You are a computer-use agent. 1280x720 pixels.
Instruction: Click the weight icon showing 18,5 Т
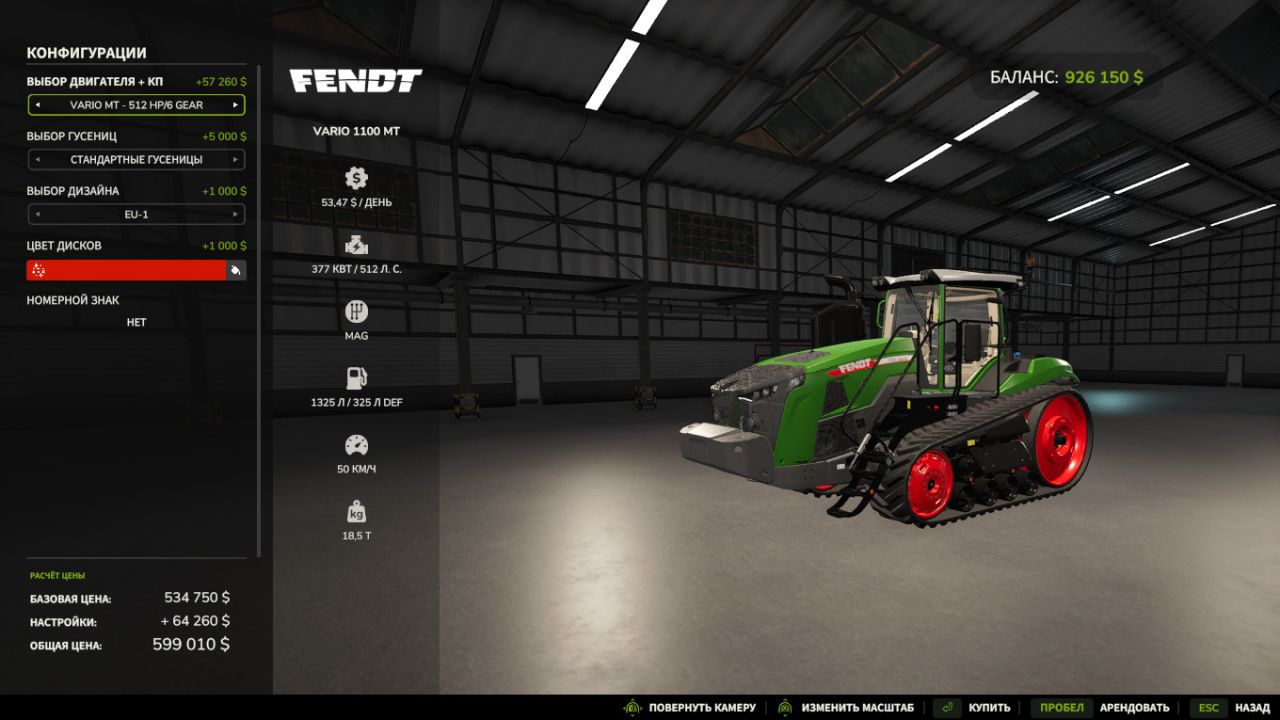click(357, 512)
